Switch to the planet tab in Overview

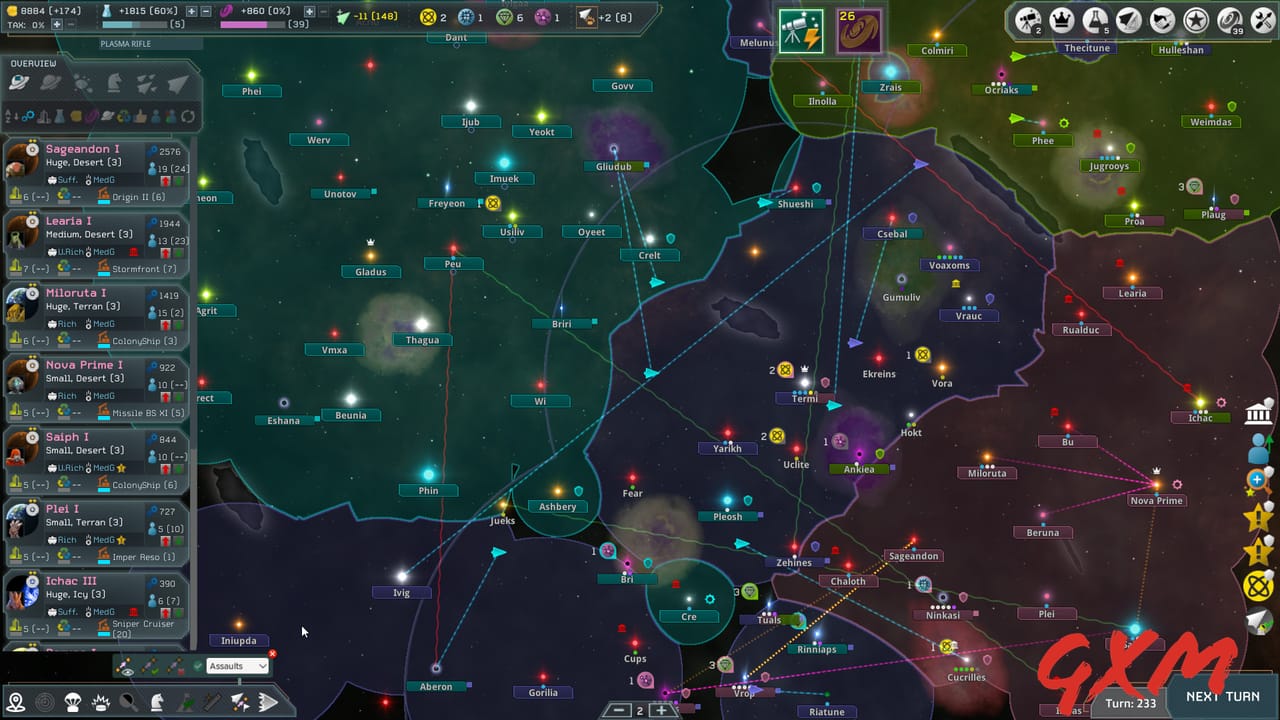pyautogui.click(x=51, y=83)
